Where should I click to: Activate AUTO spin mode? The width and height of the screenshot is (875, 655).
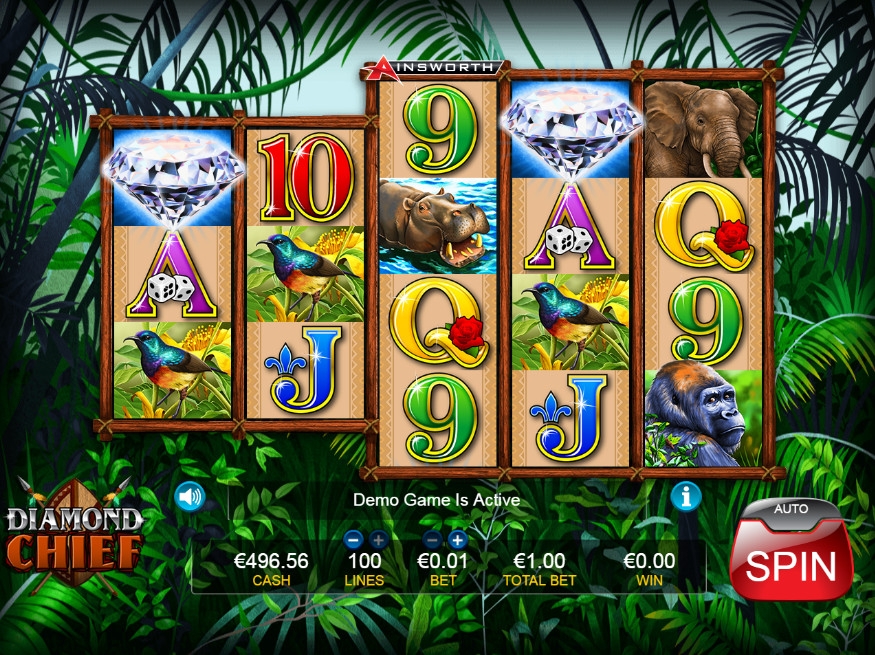(x=790, y=509)
